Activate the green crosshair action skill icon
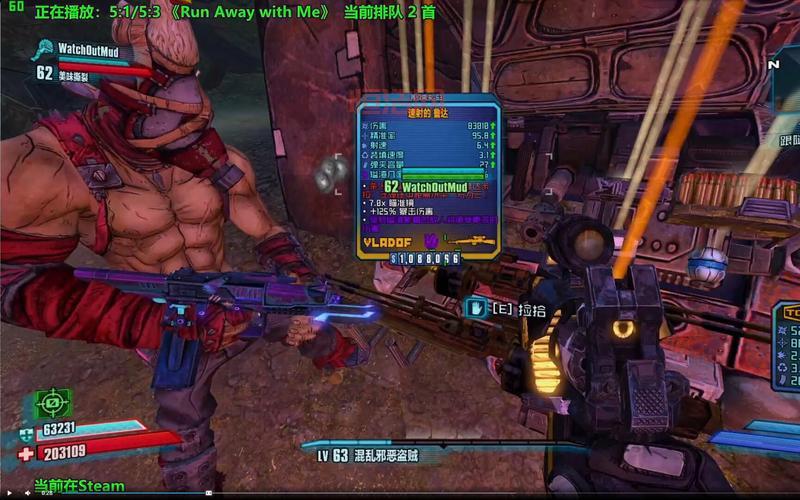Viewport: 800px width, 500px height. (x=53, y=403)
